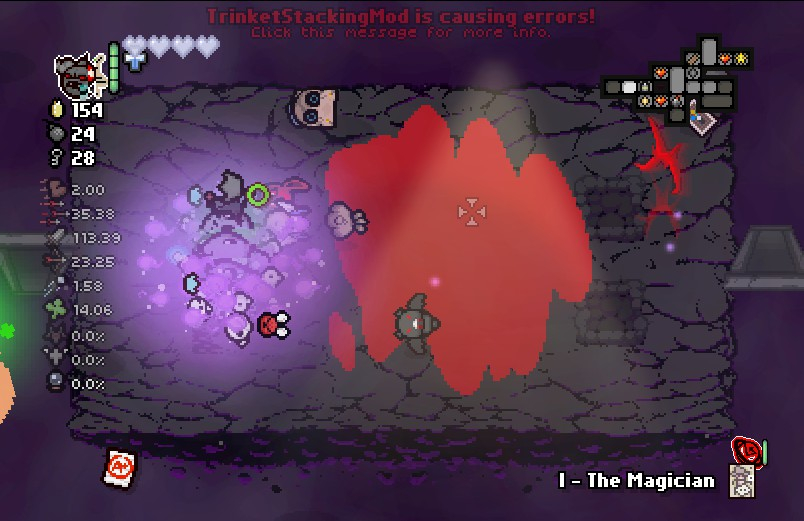Image resolution: width=804 pixels, height=521 pixels.
Task: Use the Magician tarot card slot
Action: pos(741,482)
